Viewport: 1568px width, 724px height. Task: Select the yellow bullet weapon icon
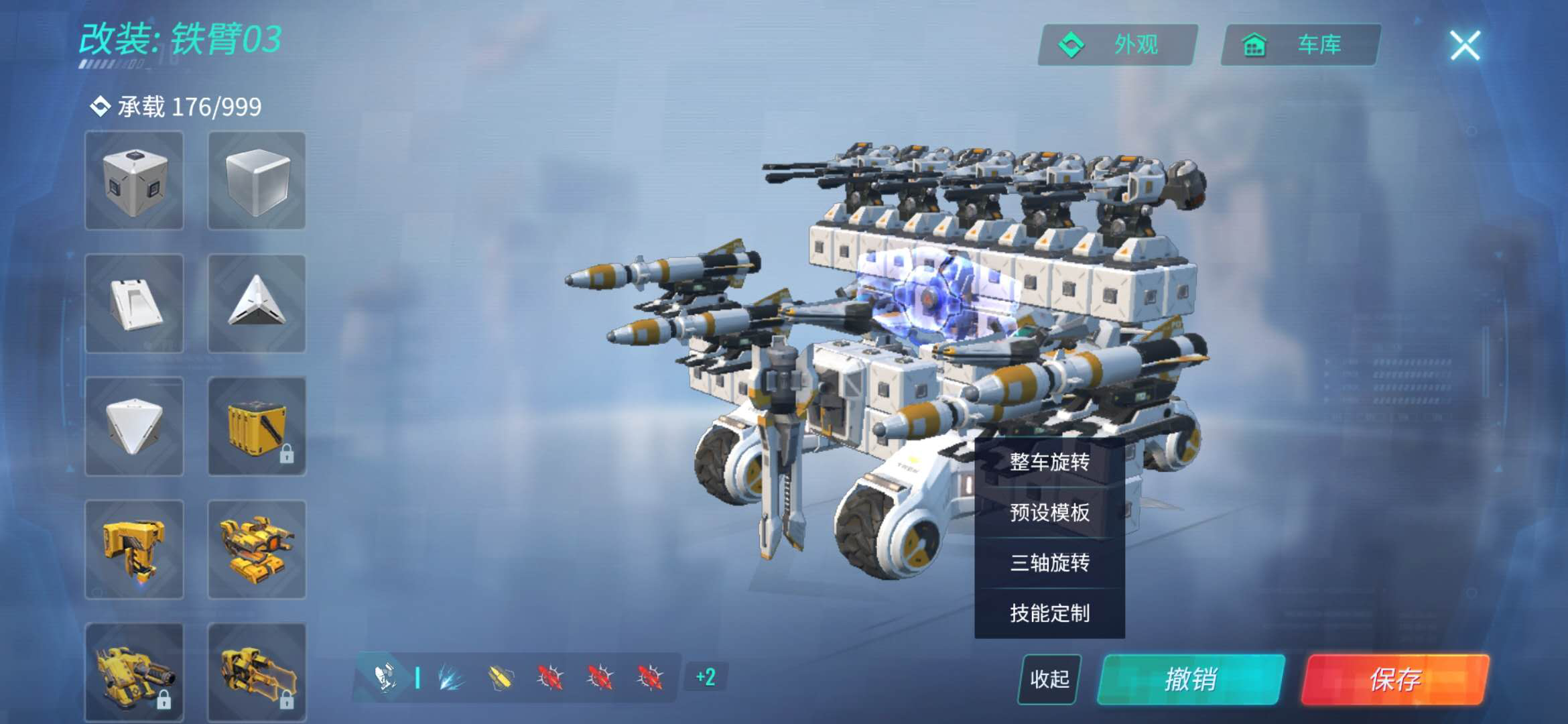(x=500, y=678)
